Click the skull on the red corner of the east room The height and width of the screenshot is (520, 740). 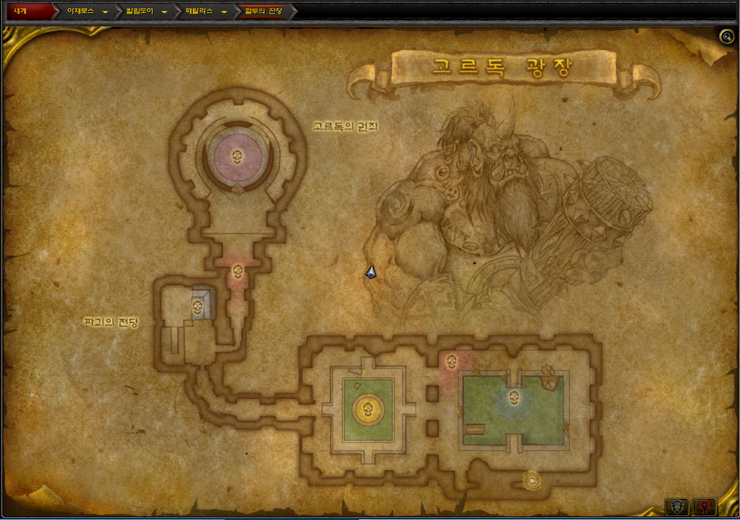coord(451,361)
